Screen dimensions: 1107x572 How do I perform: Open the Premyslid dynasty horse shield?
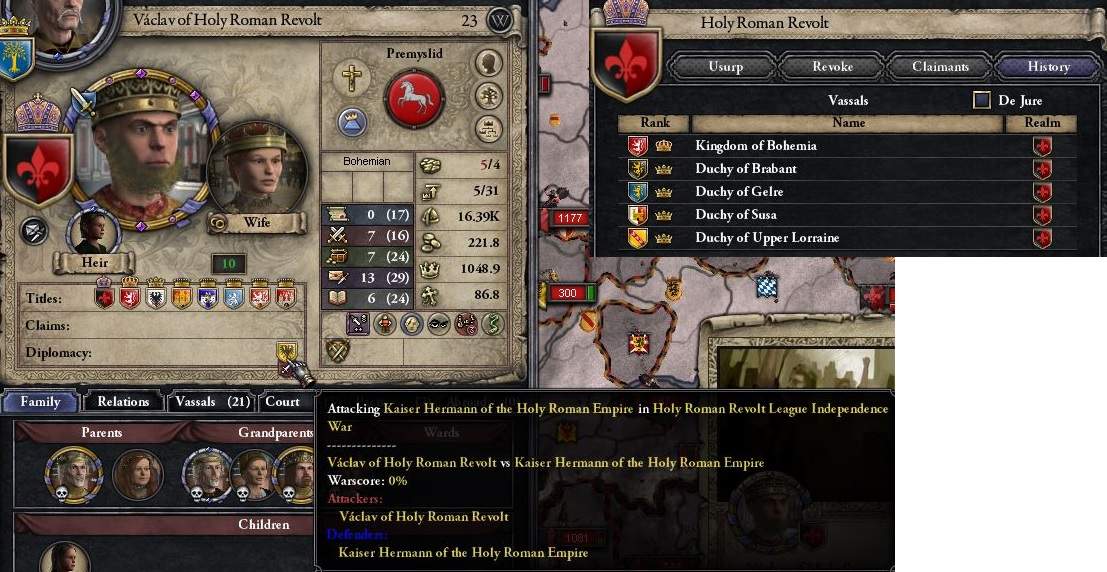413,99
